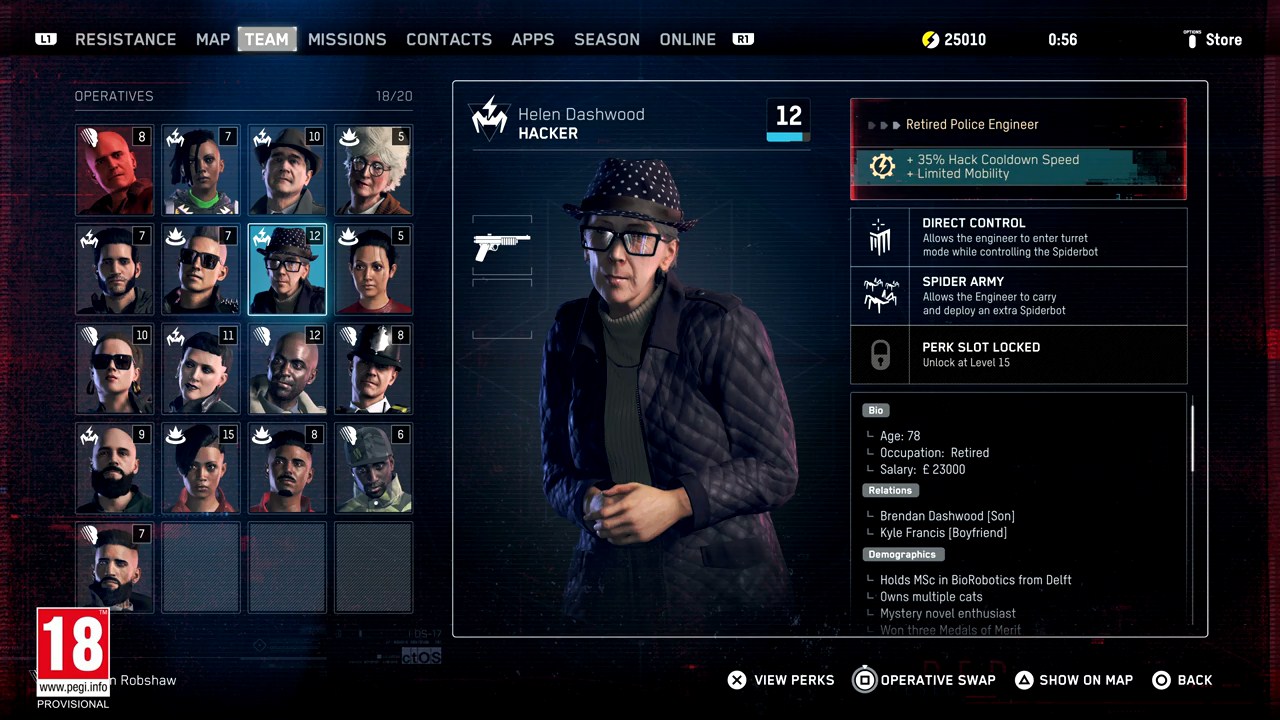
Task: Select the white-haired operative with glasses
Action: 373,170
